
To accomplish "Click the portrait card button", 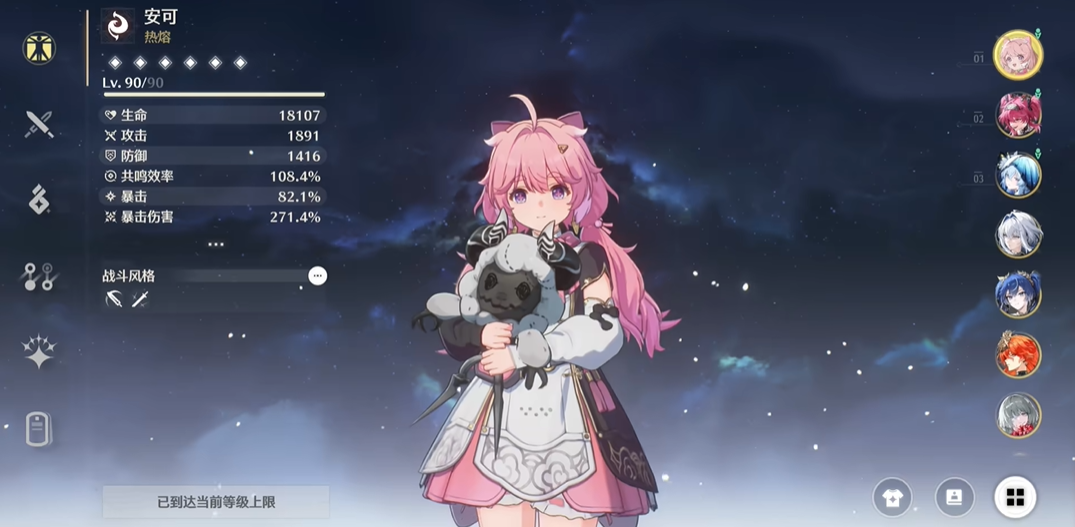I will coord(954,496).
